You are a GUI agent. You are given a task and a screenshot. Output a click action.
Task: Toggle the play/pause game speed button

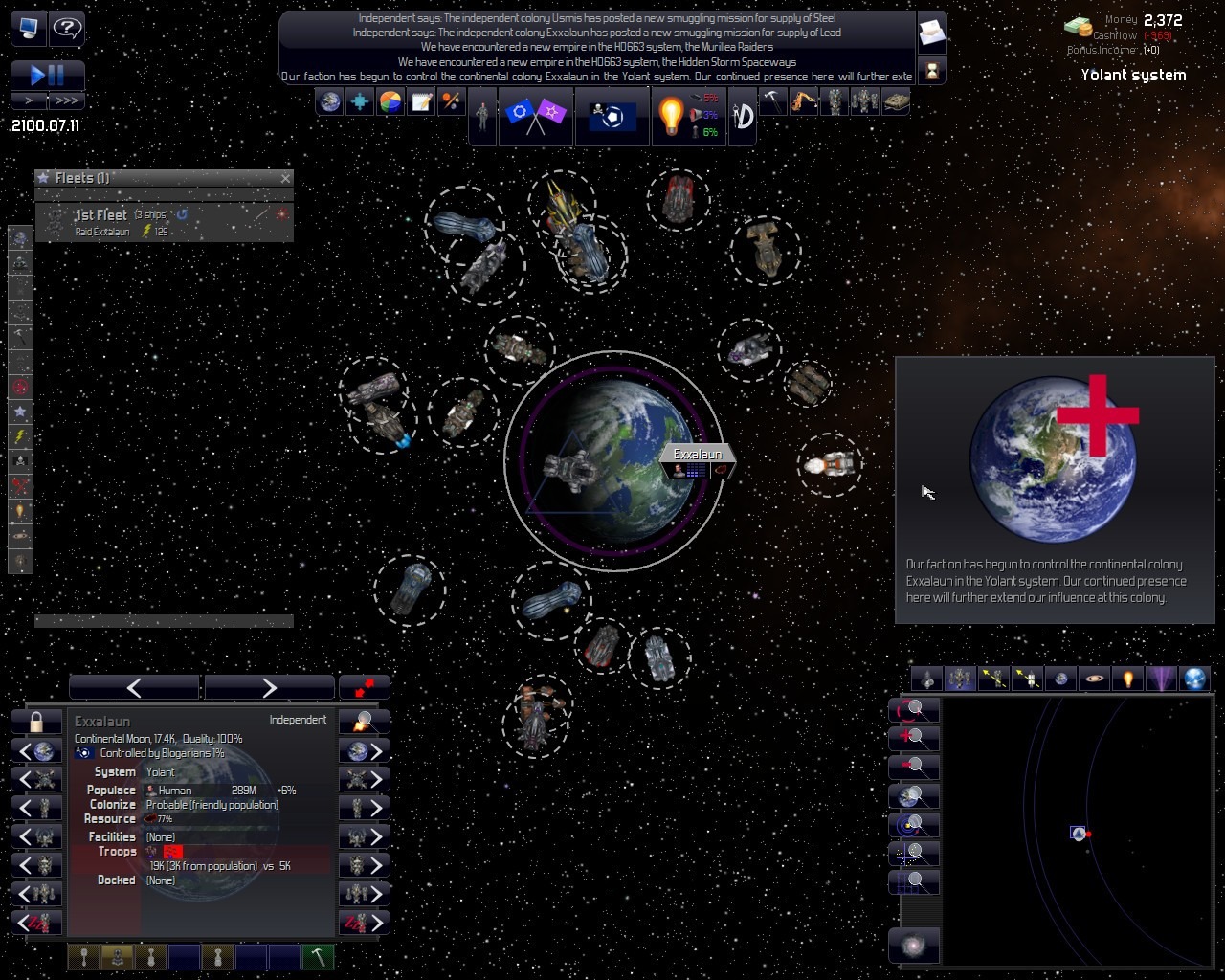pyautogui.click(x=48, y=75)
